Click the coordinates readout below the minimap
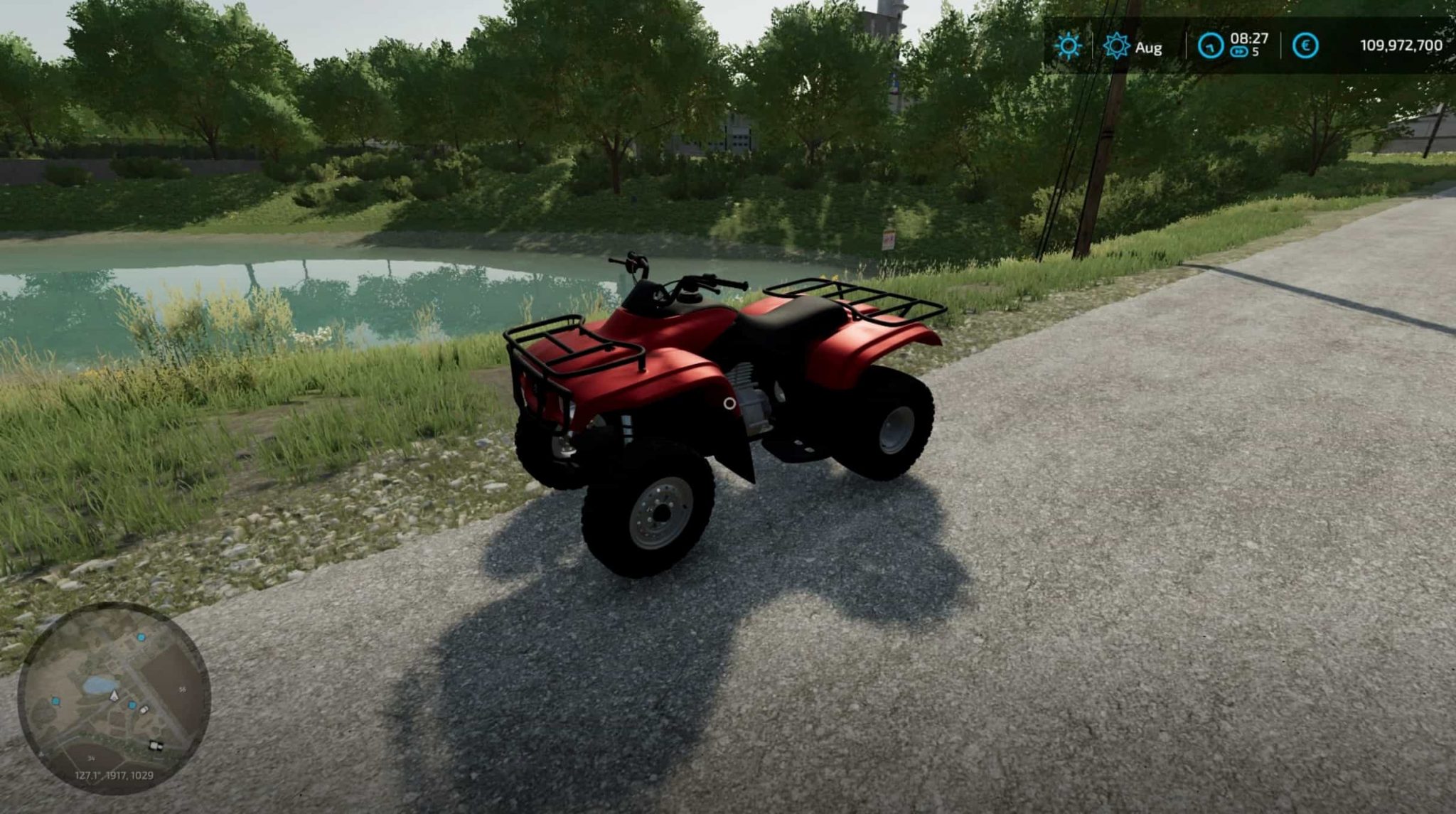1456x814 pixels. pos(114,775)
